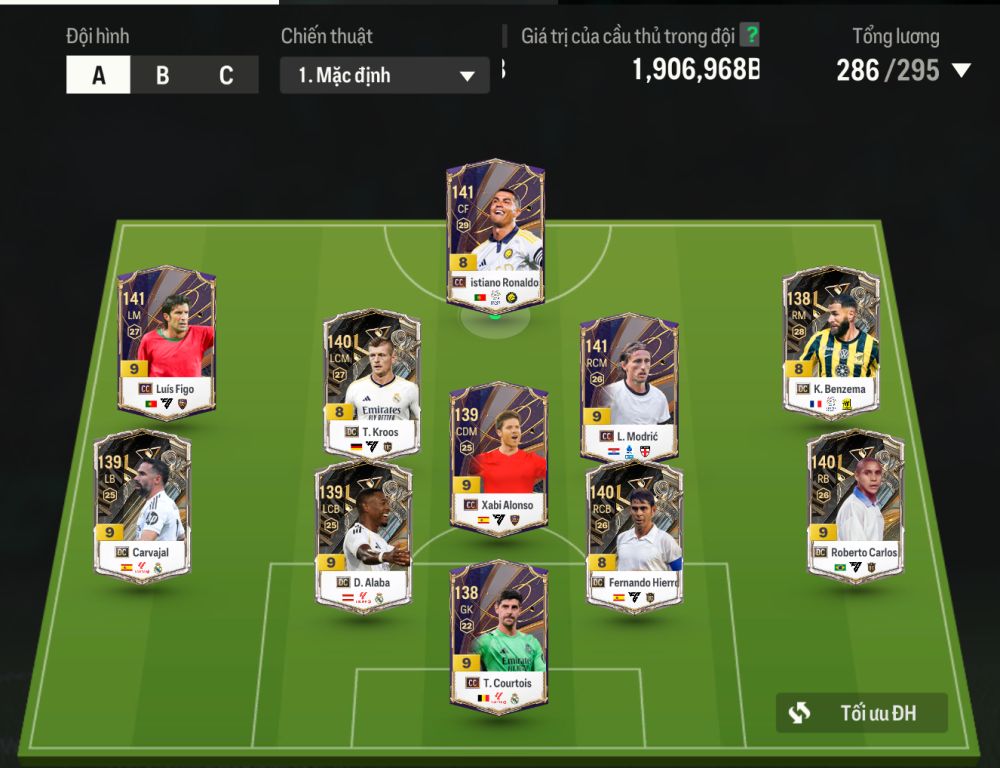Switch to squad tab A

pyautogui.click(x=98, y=75)
